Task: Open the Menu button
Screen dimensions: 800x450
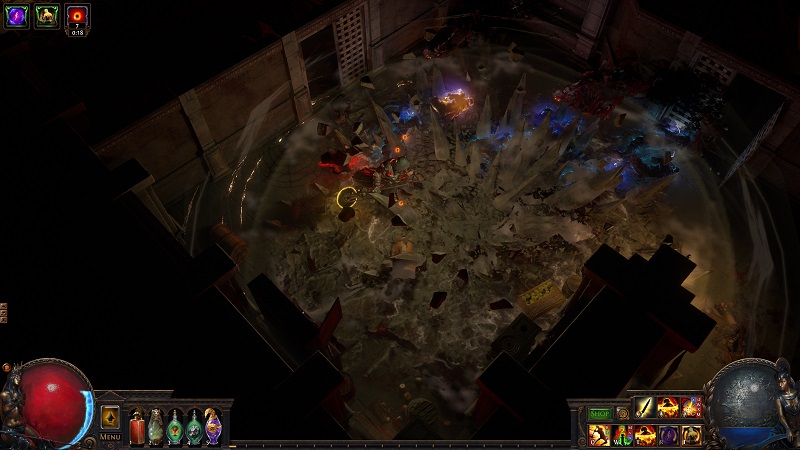Action: (x=109, y=437)
